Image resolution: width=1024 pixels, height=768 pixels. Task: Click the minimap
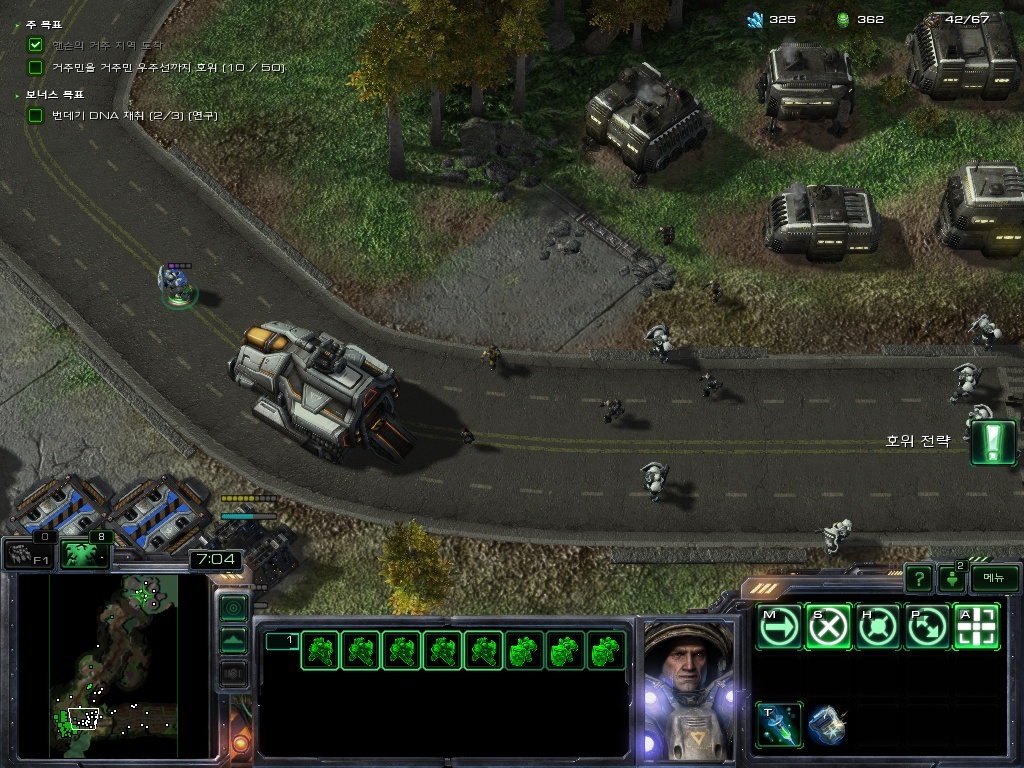[x=98, y=665]
